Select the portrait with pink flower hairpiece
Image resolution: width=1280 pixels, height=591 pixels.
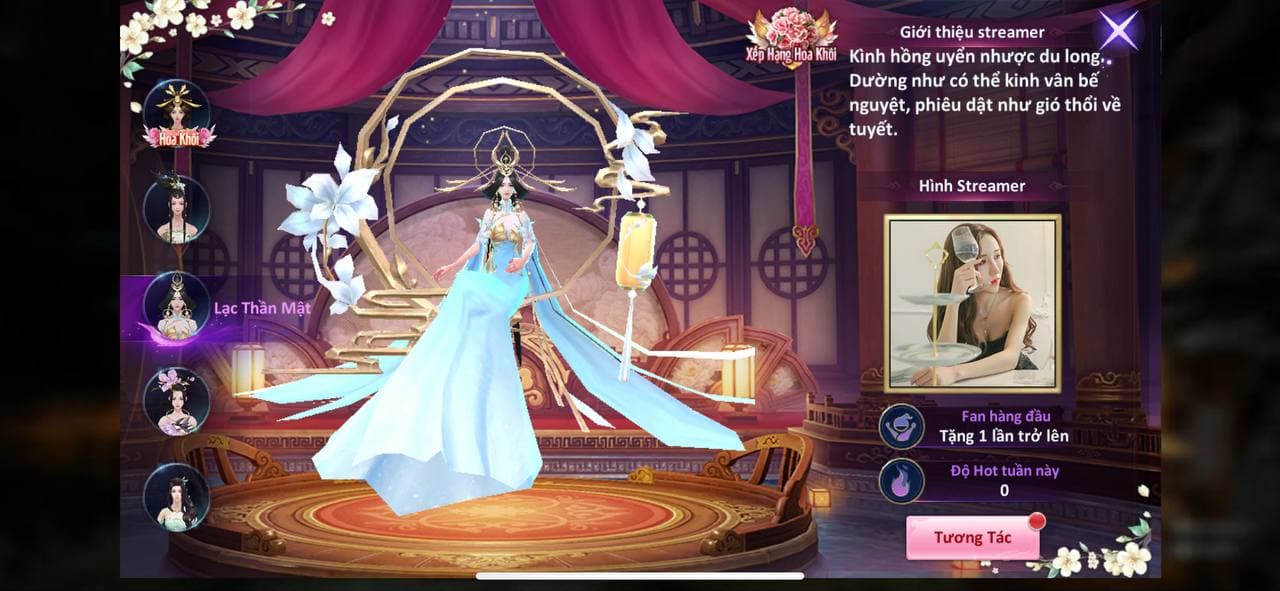click(177, 401)
